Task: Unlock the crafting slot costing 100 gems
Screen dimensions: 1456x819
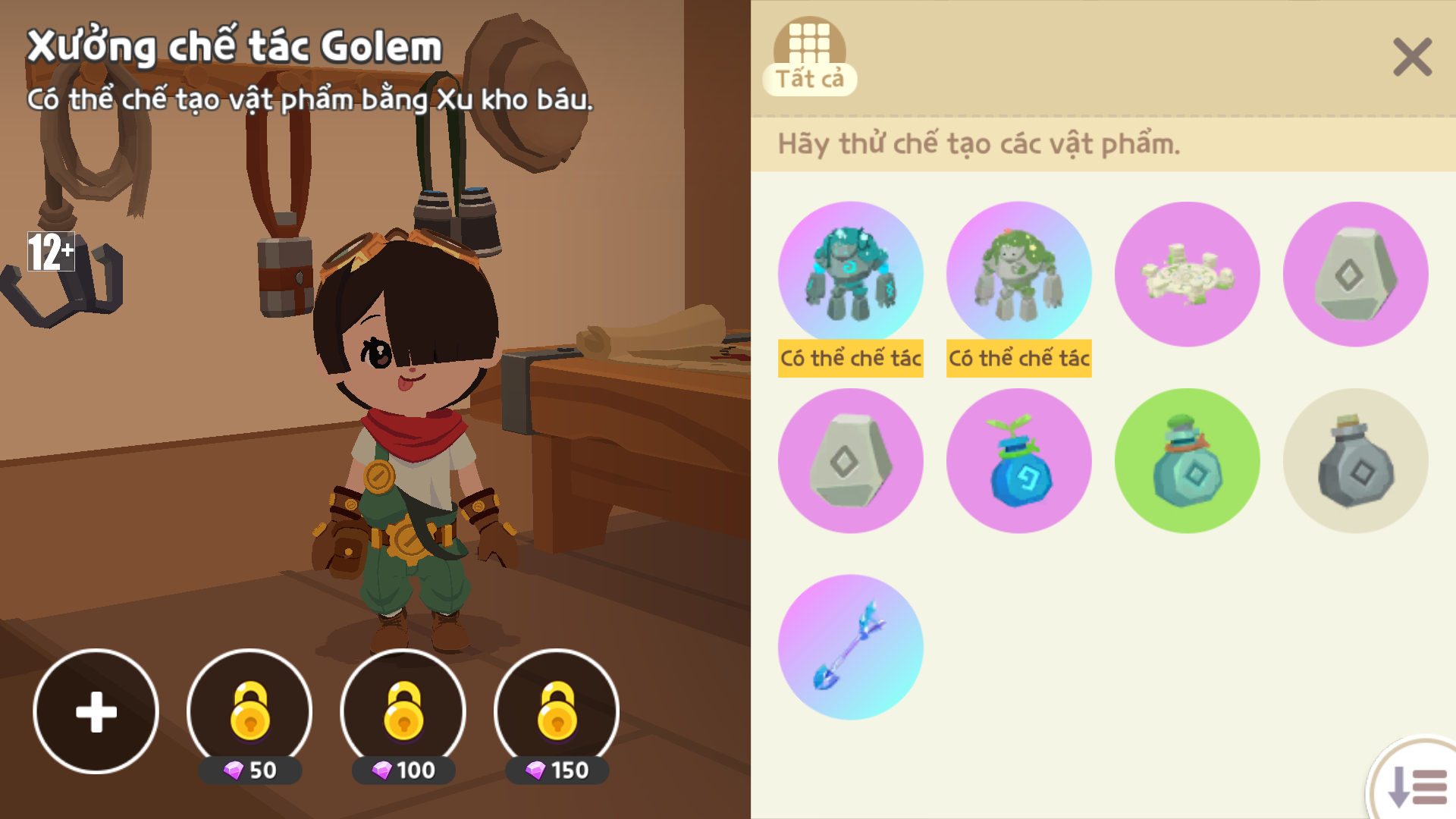Action: coord(403,711)
